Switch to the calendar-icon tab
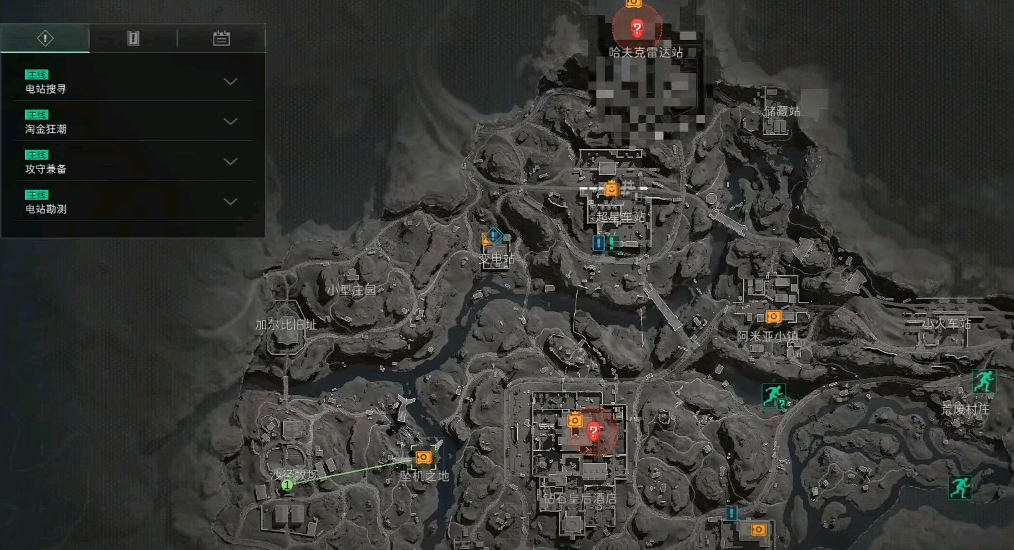Viewport: 1014px width, 550px height. (221, 38)
